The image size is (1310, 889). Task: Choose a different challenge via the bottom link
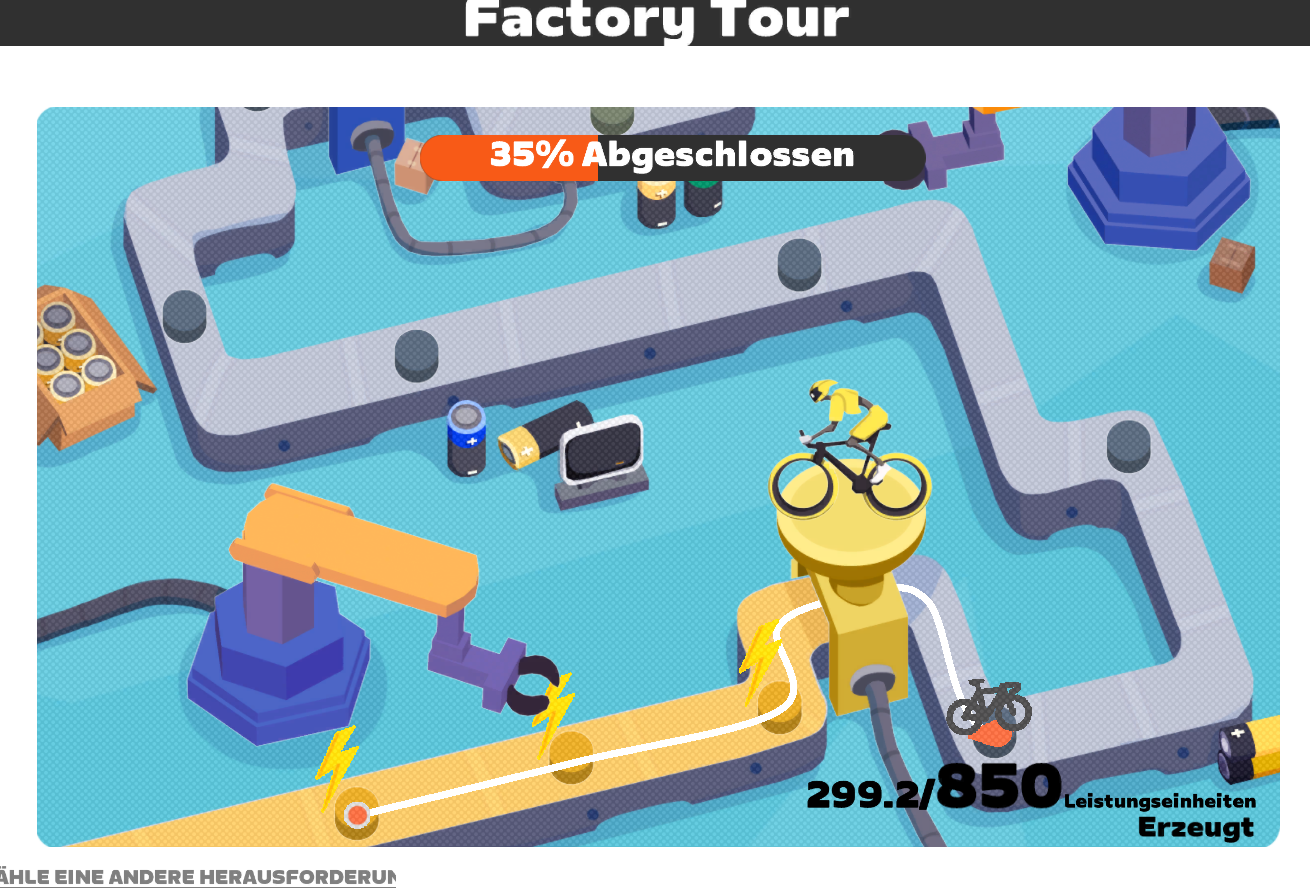(198, 877)
